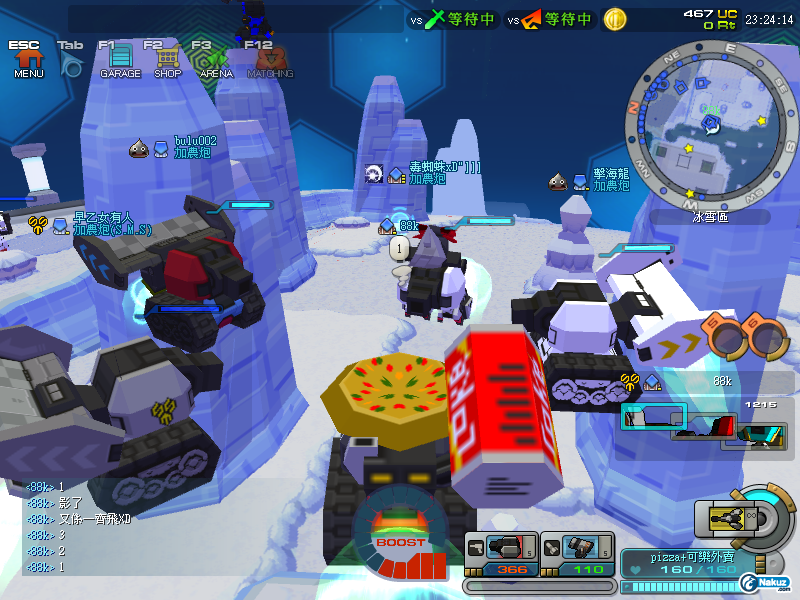
Task: Select the green sword versus waiting indicator
Action: [x=459, y=19]
